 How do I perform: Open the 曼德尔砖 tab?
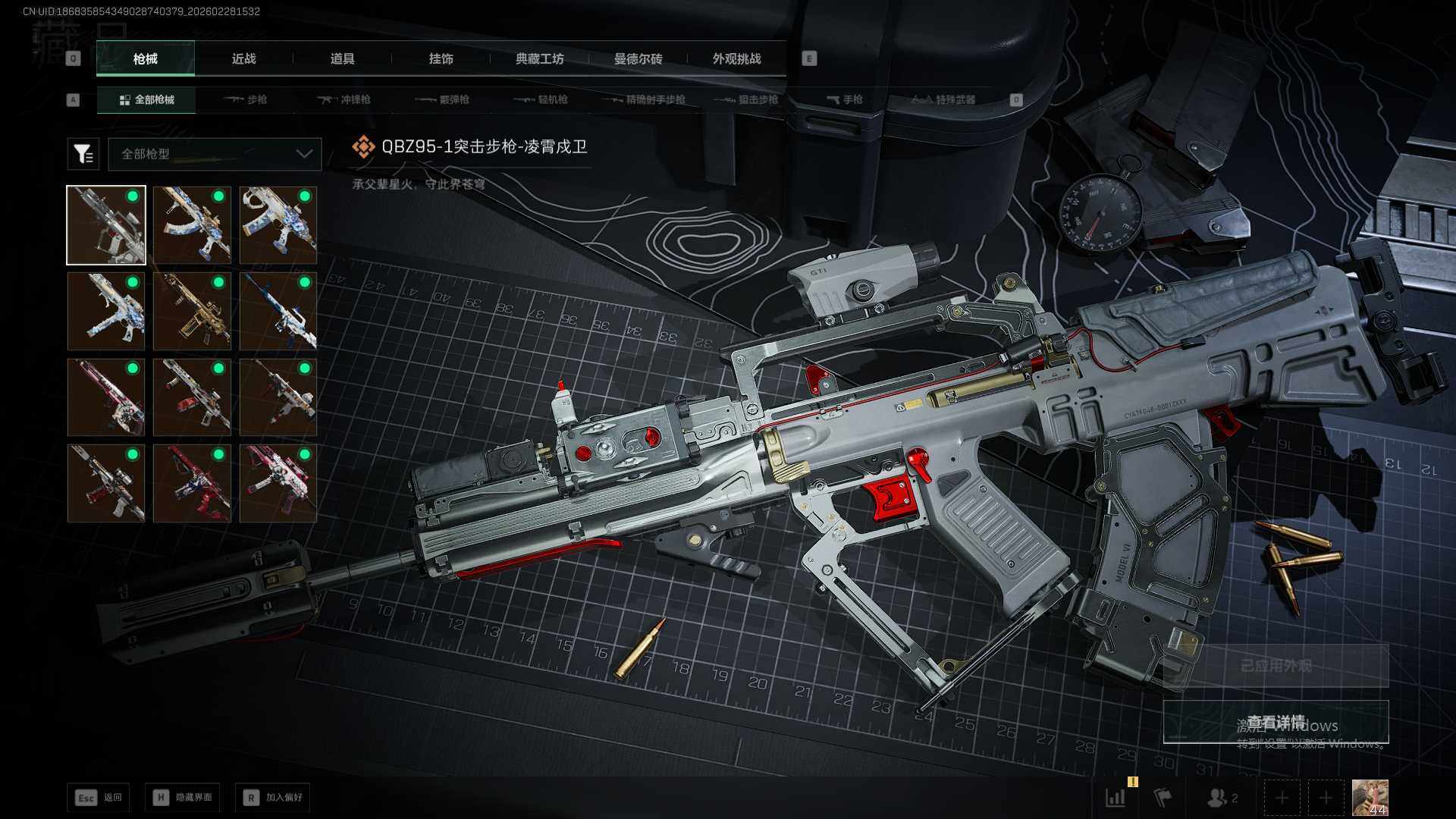[638, 58]
